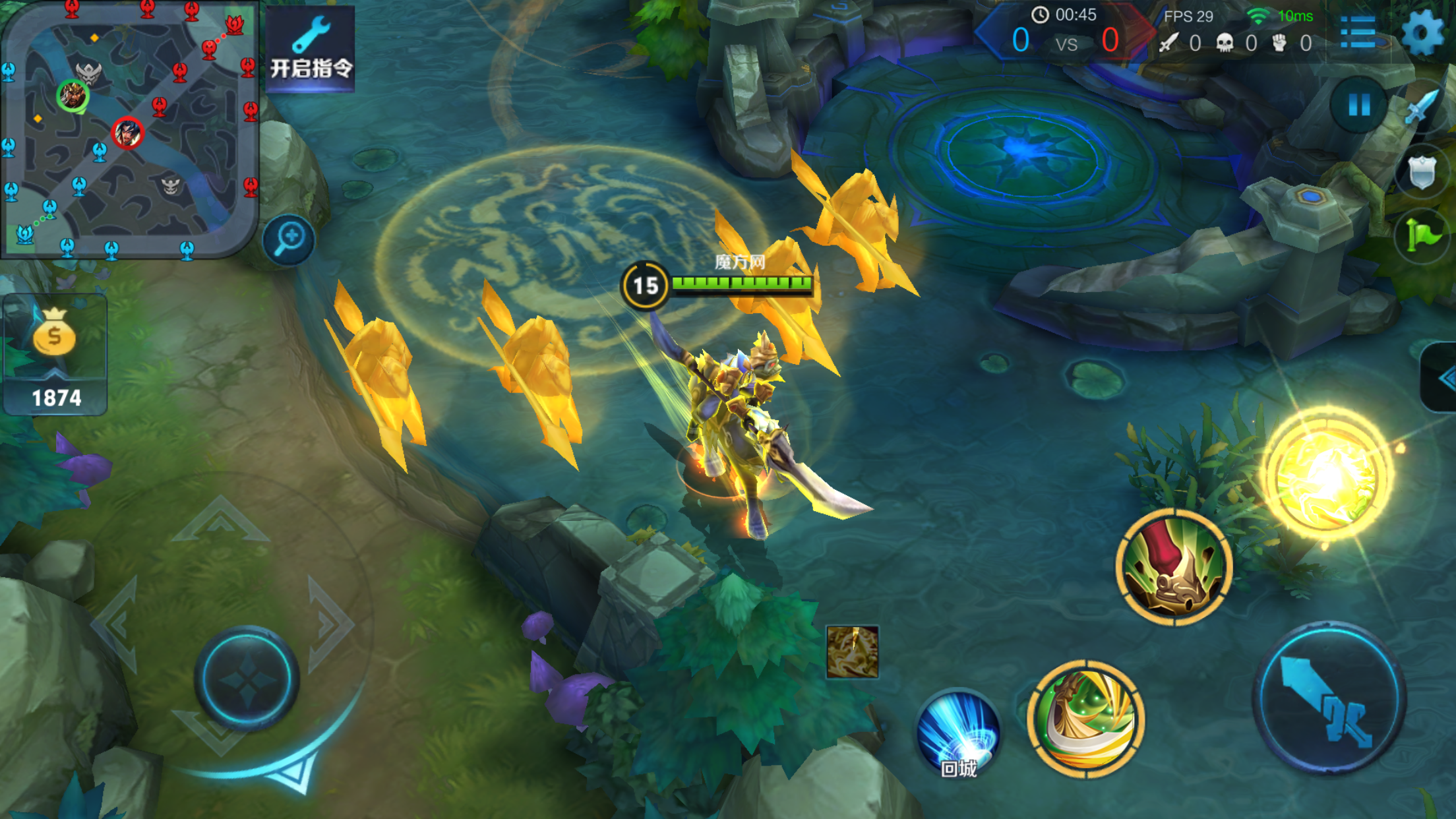Open the gold shop showing 1874
The width and height of the screenshot is (1456, 819).
55,356
